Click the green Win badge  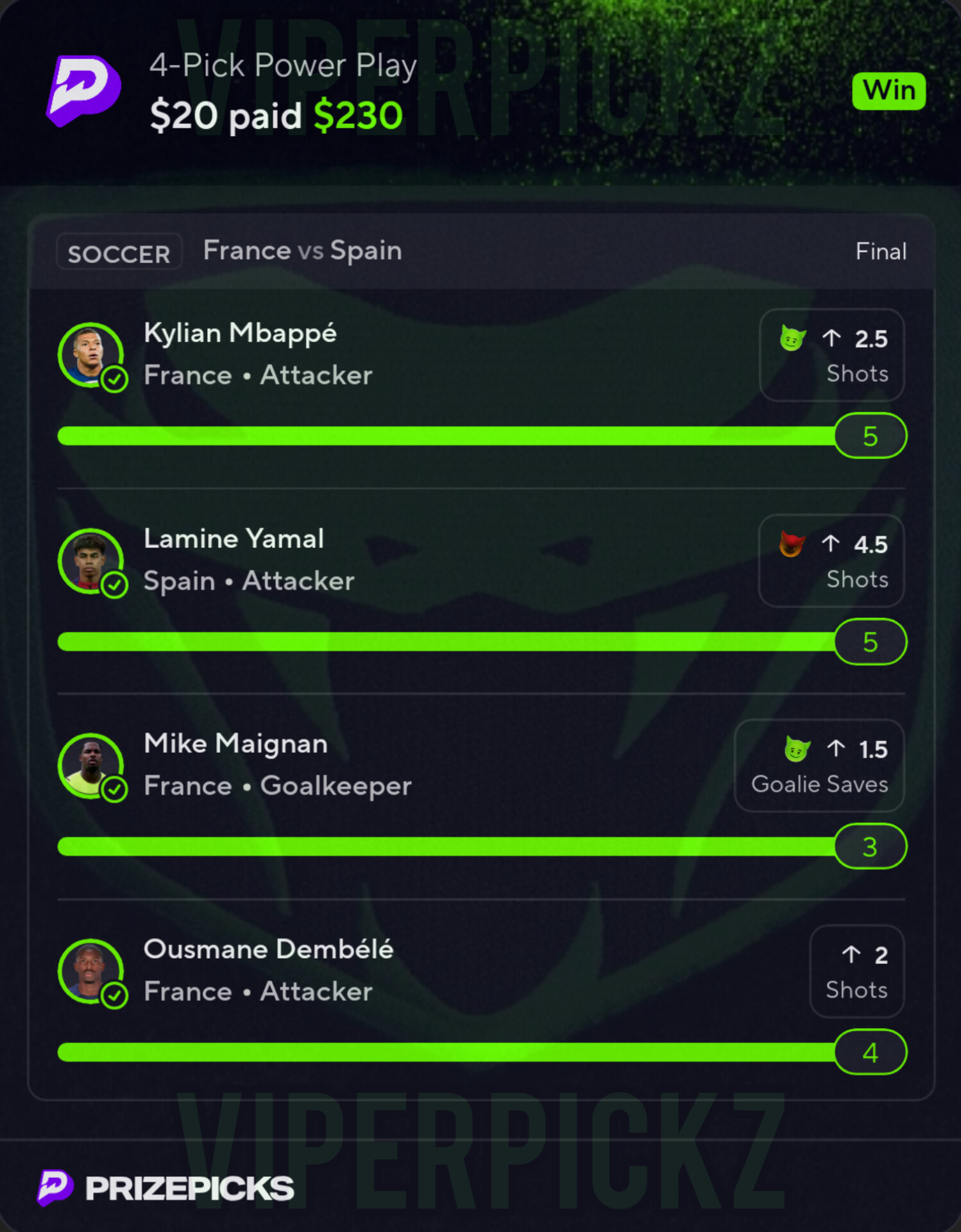point(889,91)
